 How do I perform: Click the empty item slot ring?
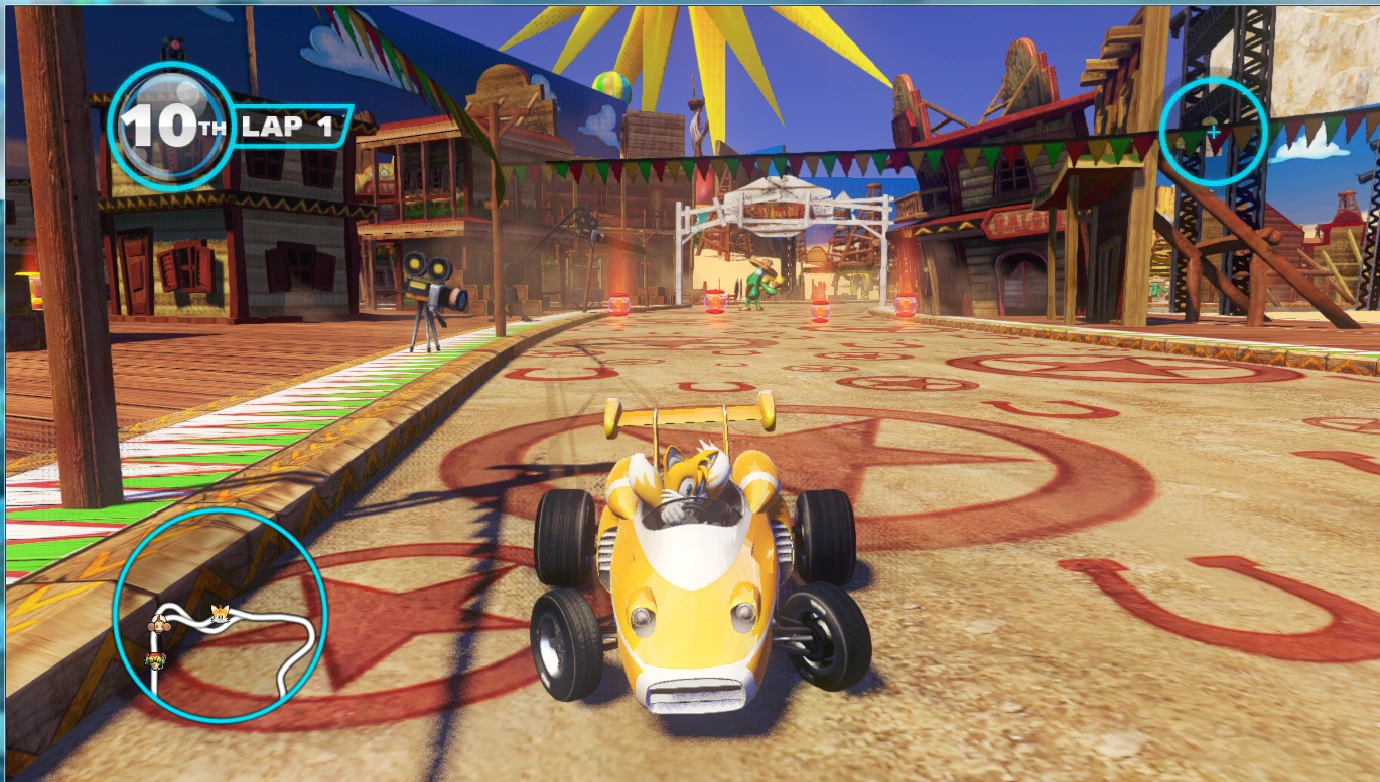1214,132
